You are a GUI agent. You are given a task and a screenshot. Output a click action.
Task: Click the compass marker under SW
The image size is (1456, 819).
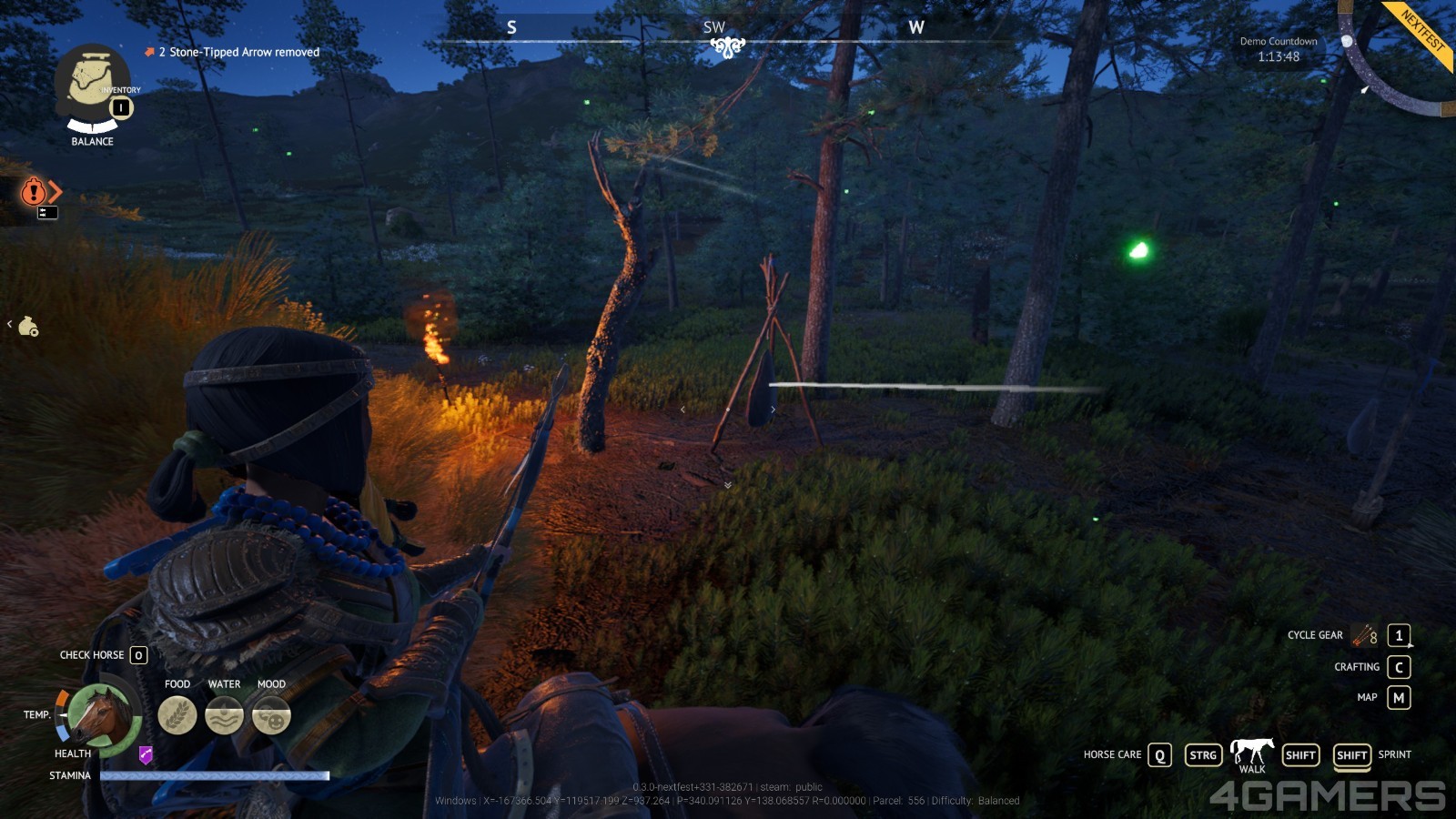tap(727, 46)
